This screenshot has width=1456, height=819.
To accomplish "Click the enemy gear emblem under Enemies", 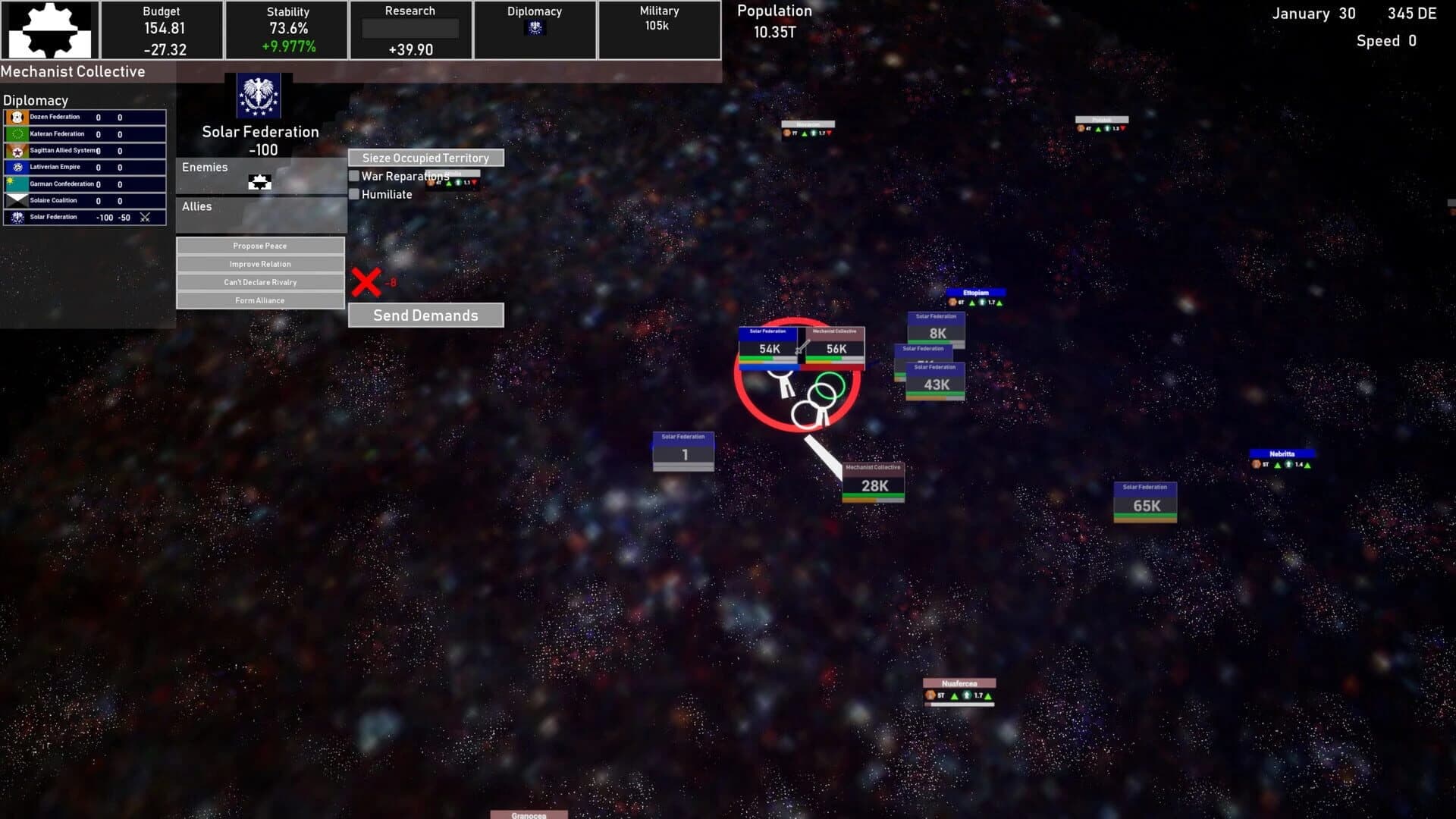I will pos(260,182).
